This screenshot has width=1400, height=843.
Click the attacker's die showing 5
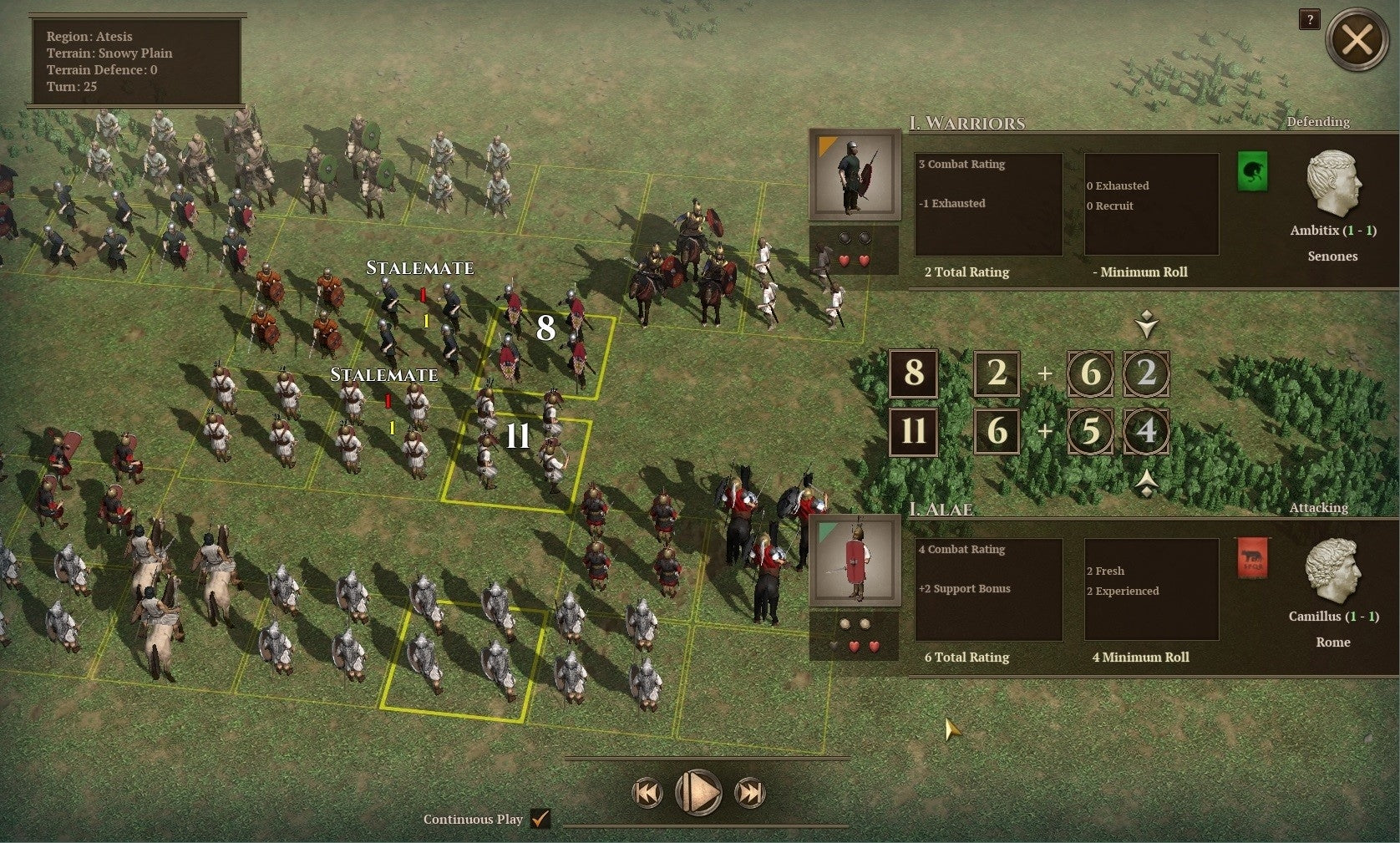tap(1090, 433)
